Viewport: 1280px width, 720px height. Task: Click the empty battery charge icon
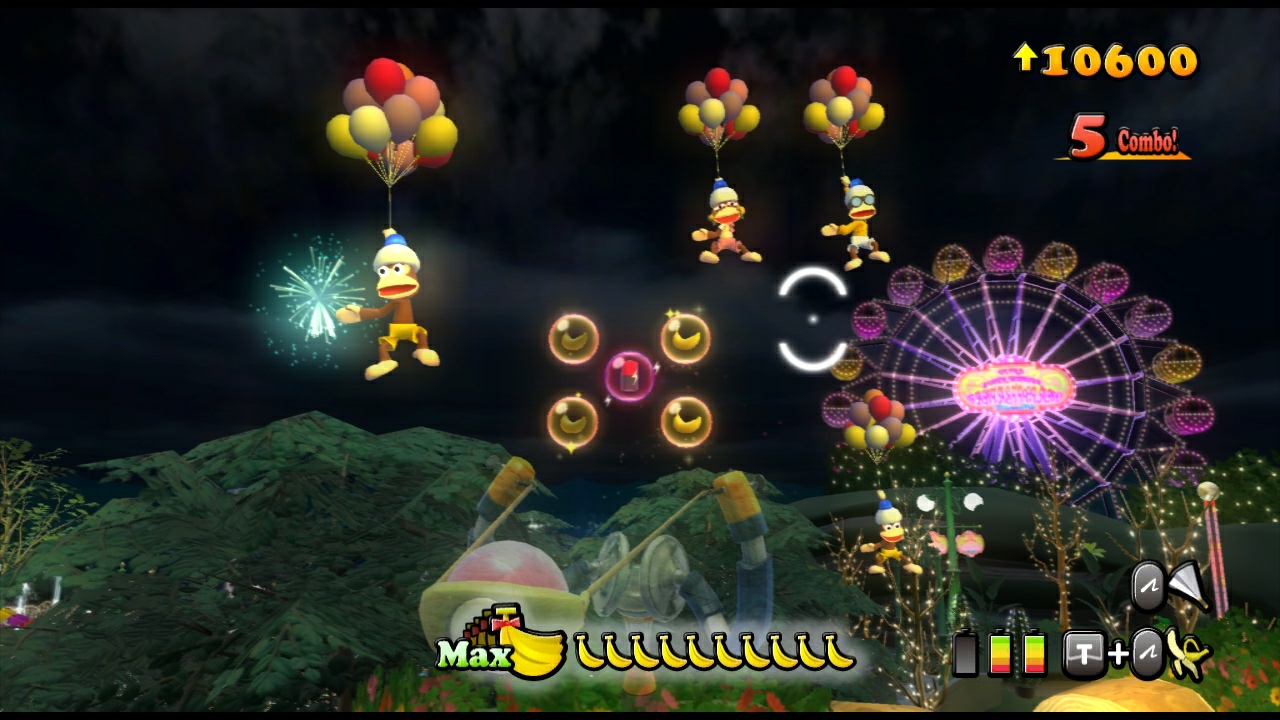coord(965,653)
